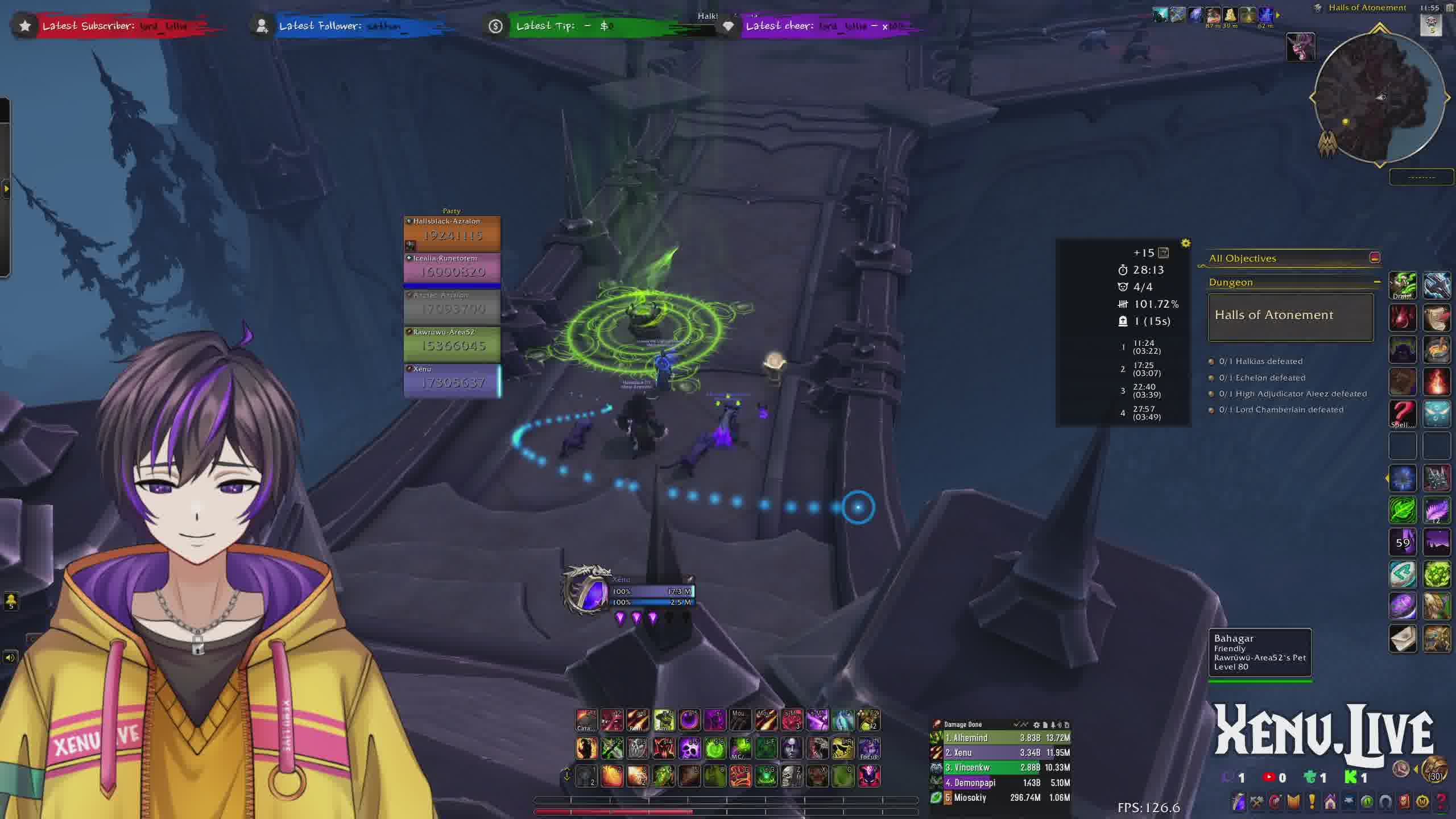Select Hallsblack-Azralon's party frame
1456x819 pixels.
[x=452, y=234]
